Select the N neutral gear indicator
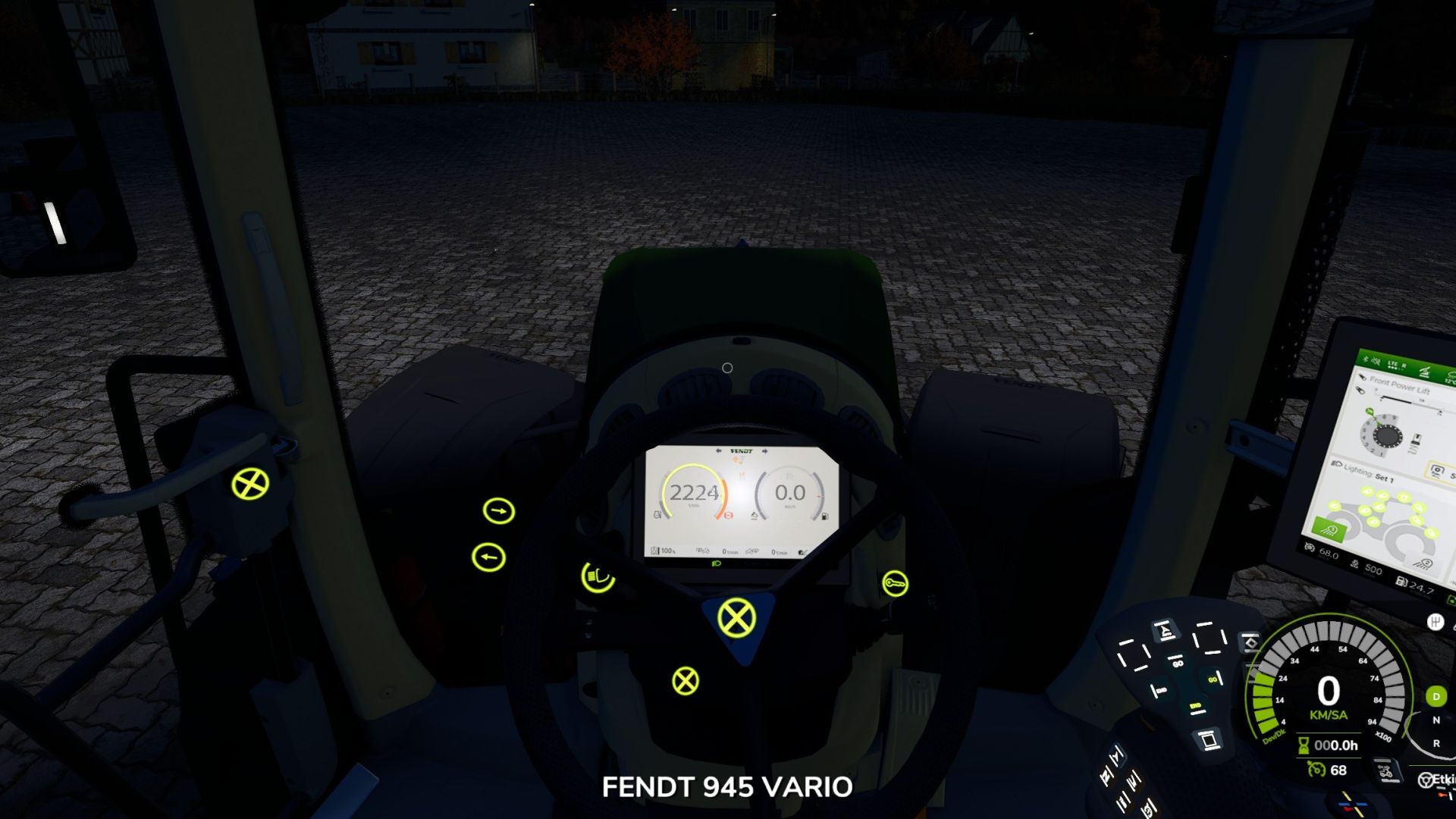This screenshot has width=1456, height=819. click(x=1436, y=720)
